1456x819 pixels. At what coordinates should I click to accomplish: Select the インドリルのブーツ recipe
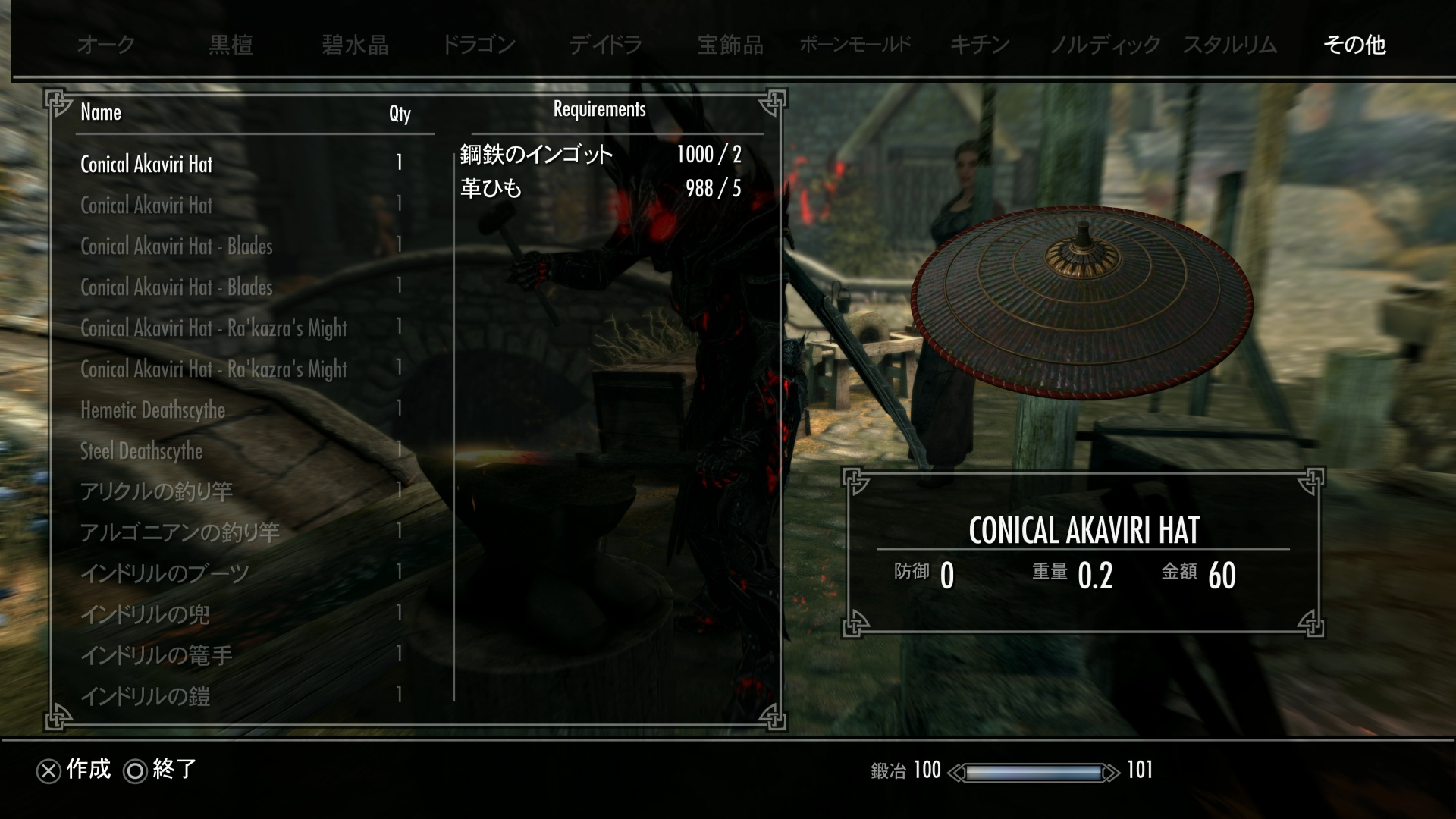165,574
